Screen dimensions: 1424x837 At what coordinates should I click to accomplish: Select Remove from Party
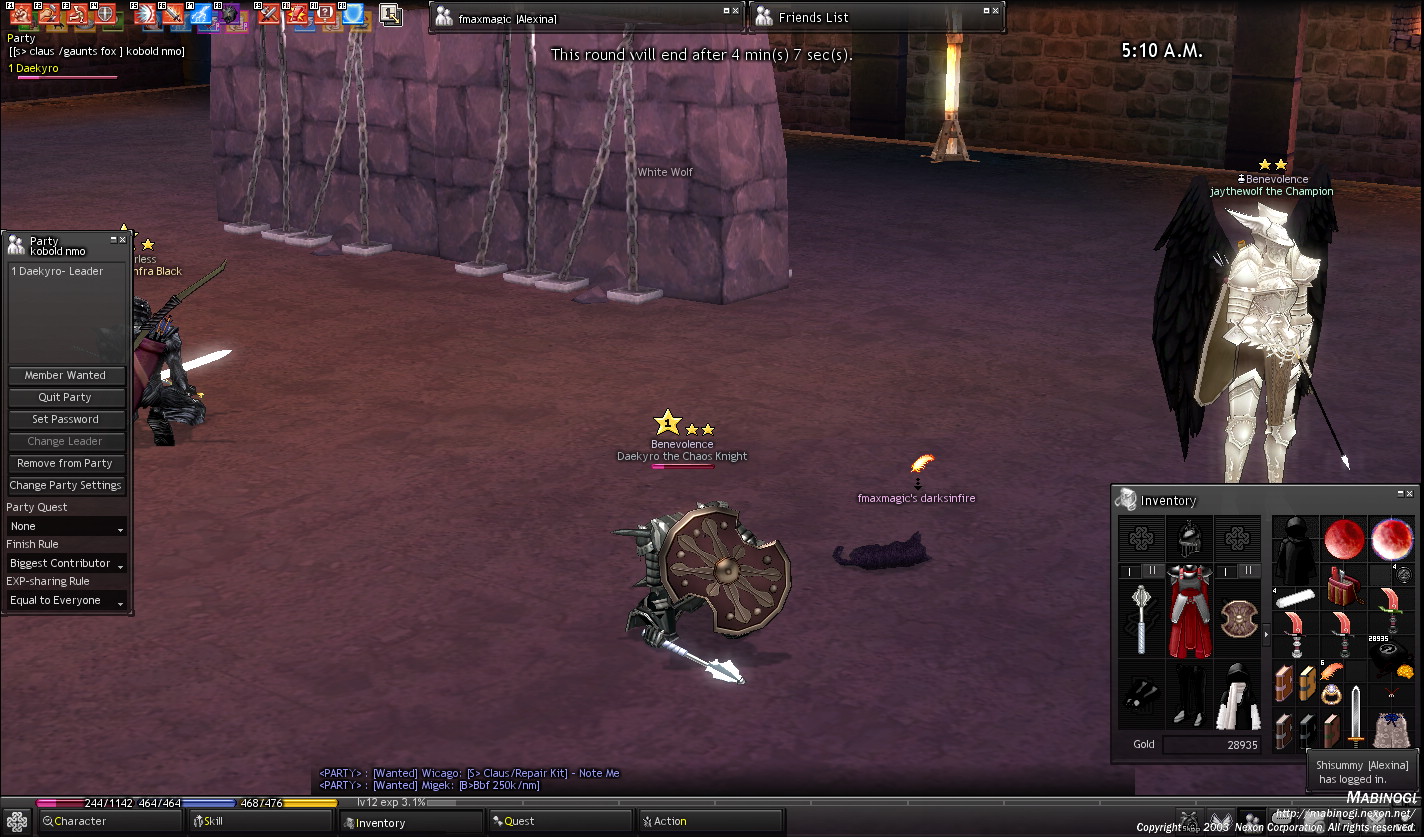click(x=66, y=464)
